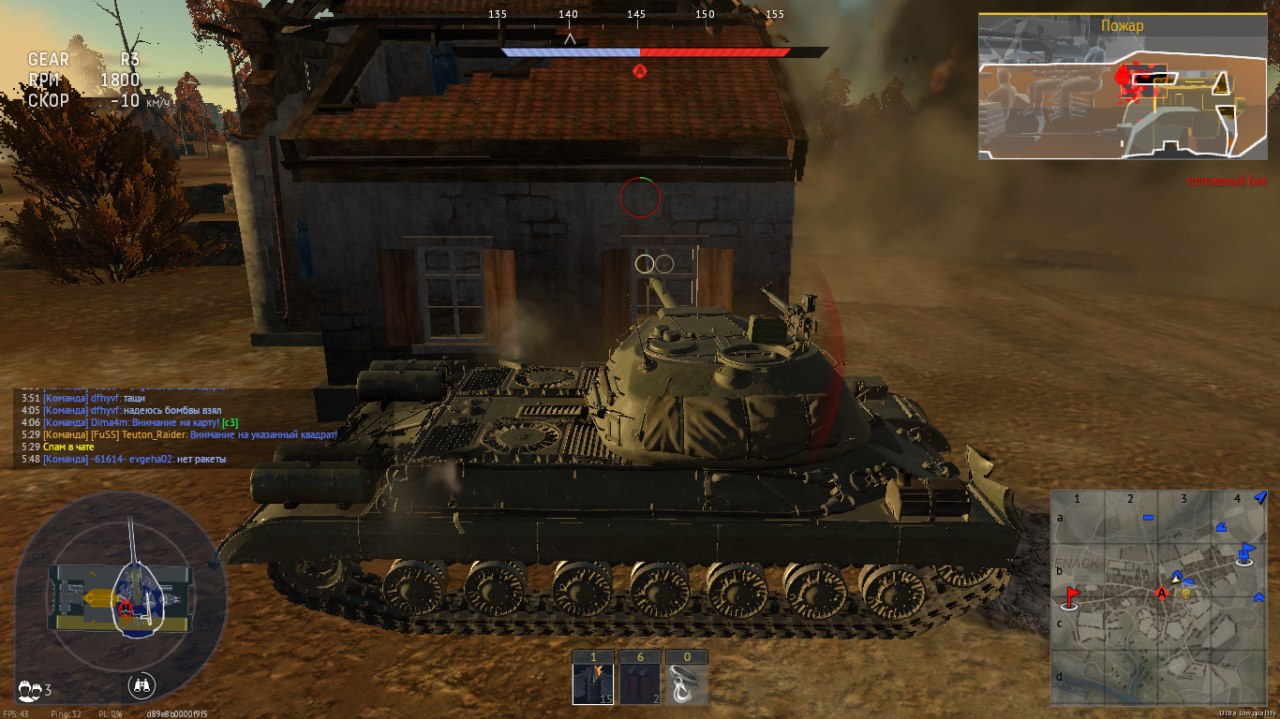The width and height of the screenshot is (1280, 719).
Task: Click the crew count icon
Action: click(x=34, y=689)
